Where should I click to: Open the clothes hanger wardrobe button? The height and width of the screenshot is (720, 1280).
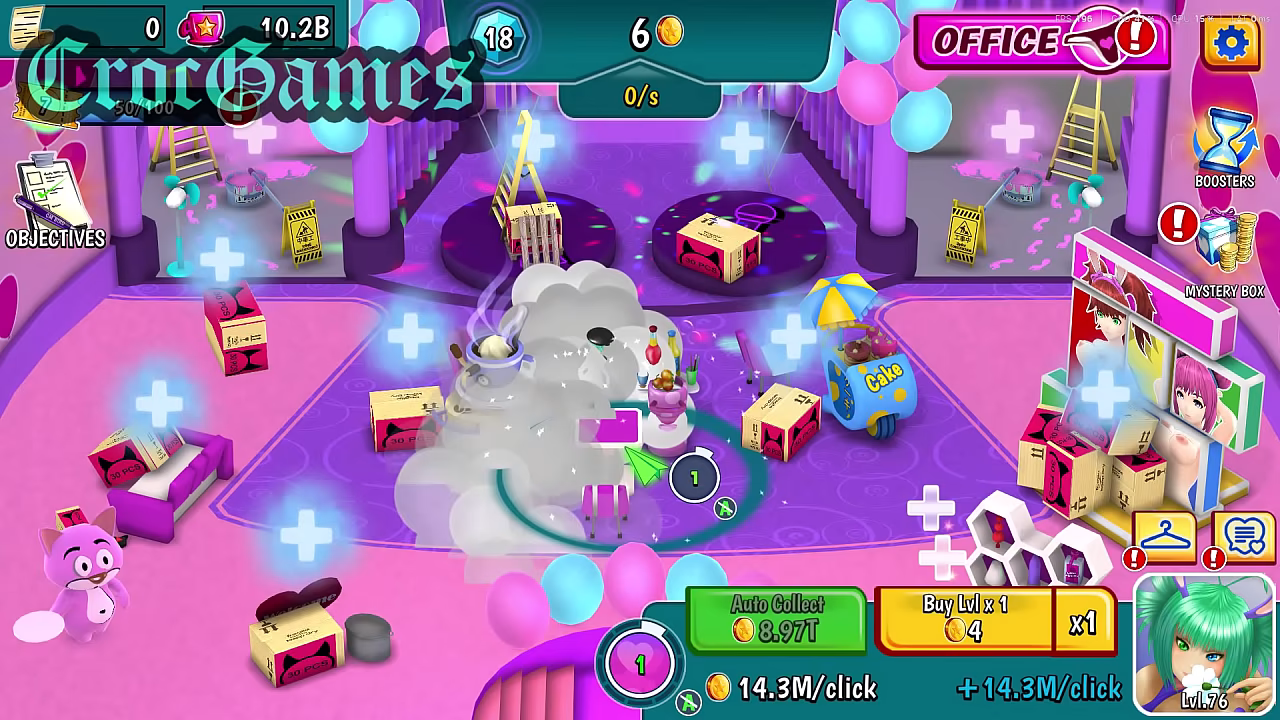pyautogui.click(x=1164, y=538)
